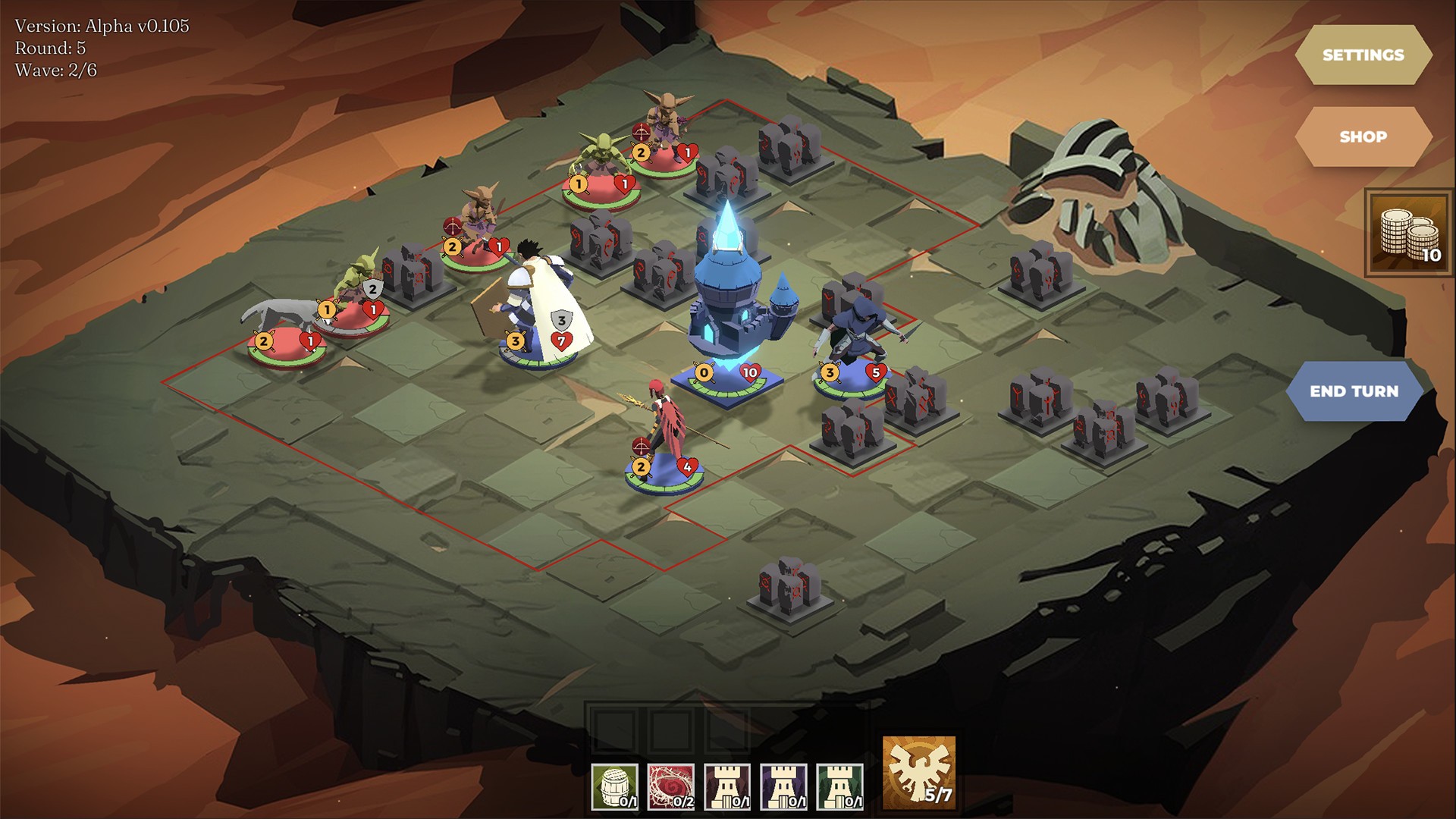Target the grey wolf enemy
The image size is (1456, 819).
[279, 318]
